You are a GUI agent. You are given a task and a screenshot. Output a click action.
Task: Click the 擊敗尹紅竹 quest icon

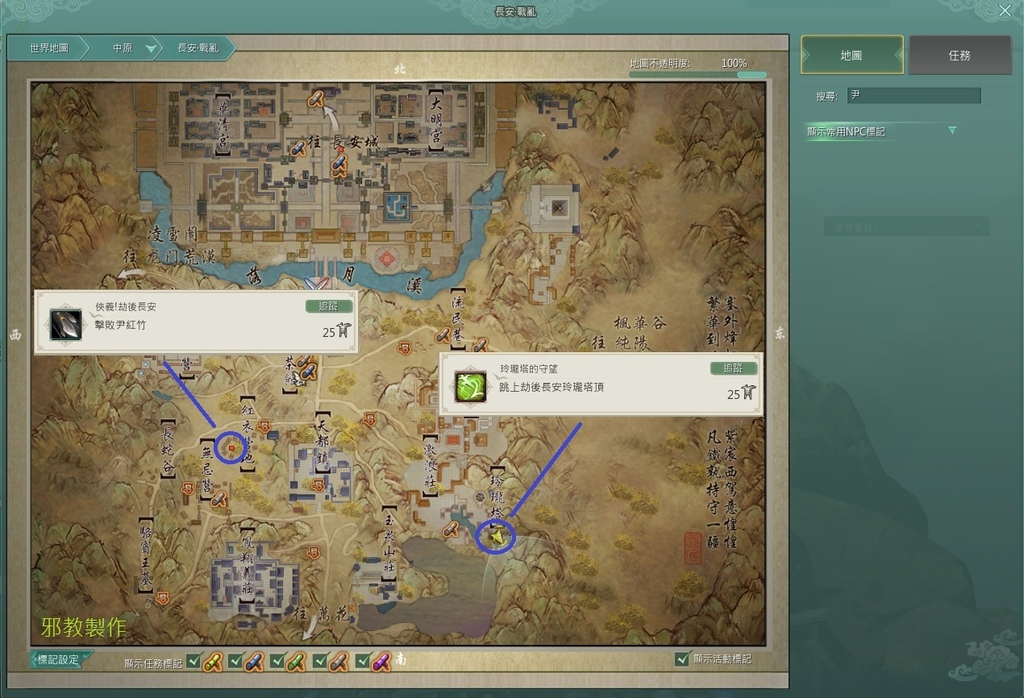pyautogui.click(x=65, y=324)
